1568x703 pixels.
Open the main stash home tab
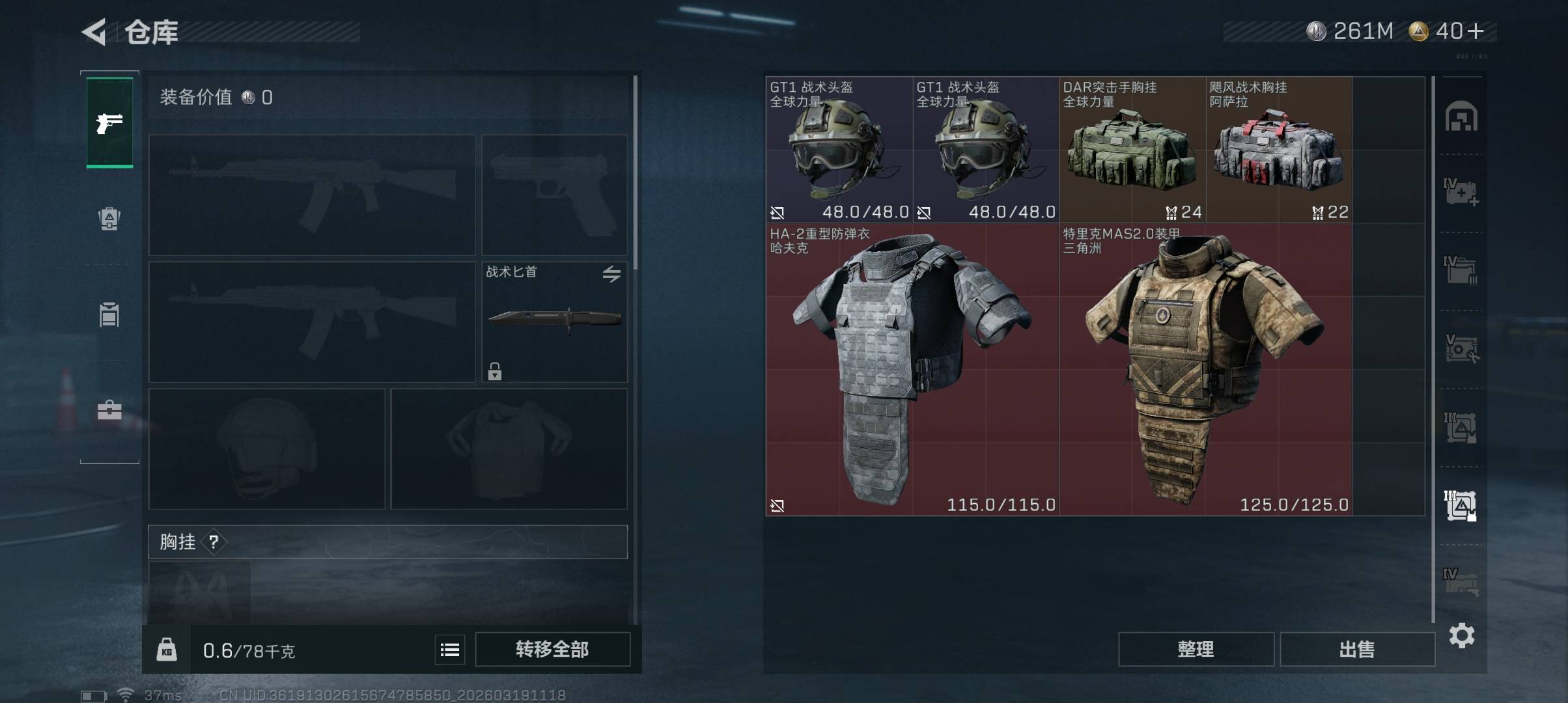pyautogui.click(x=1461, y=117)
